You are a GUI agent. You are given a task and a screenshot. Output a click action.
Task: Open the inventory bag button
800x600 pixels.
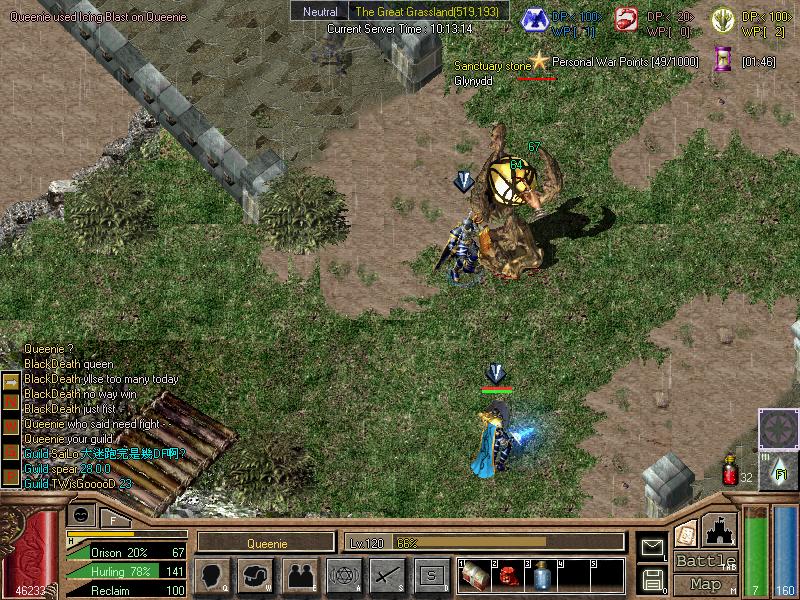tap(255, 575)
